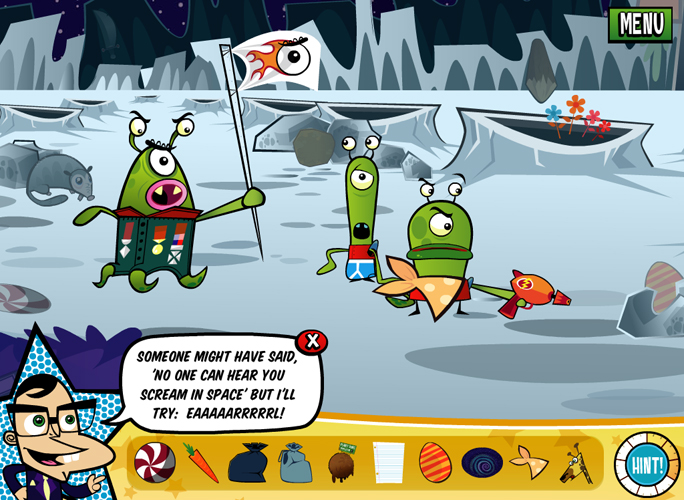Select the brown coconut with the green tag

[343, 462]
